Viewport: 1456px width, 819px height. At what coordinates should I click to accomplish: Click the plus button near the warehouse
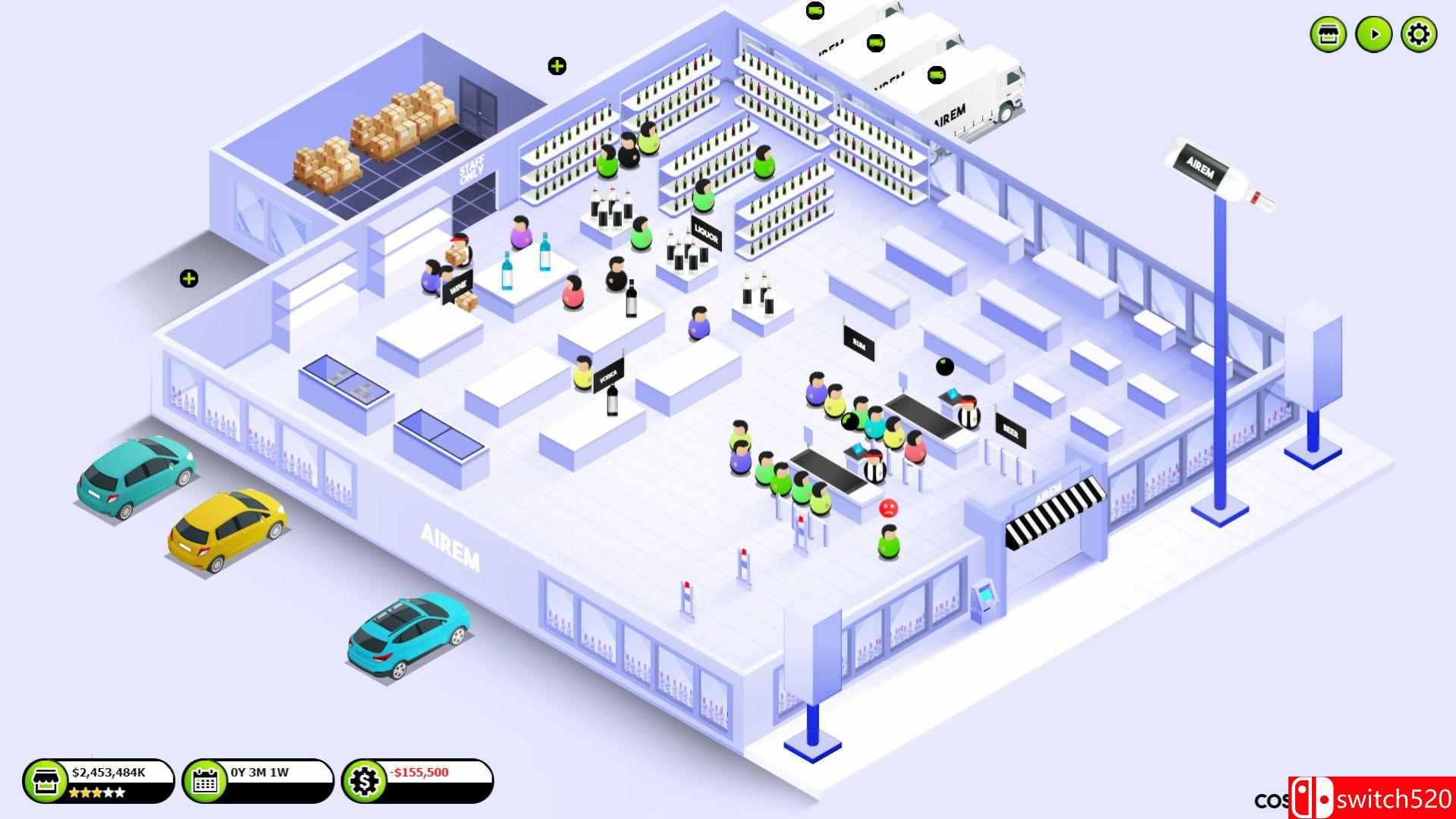[x=556, y=67]
